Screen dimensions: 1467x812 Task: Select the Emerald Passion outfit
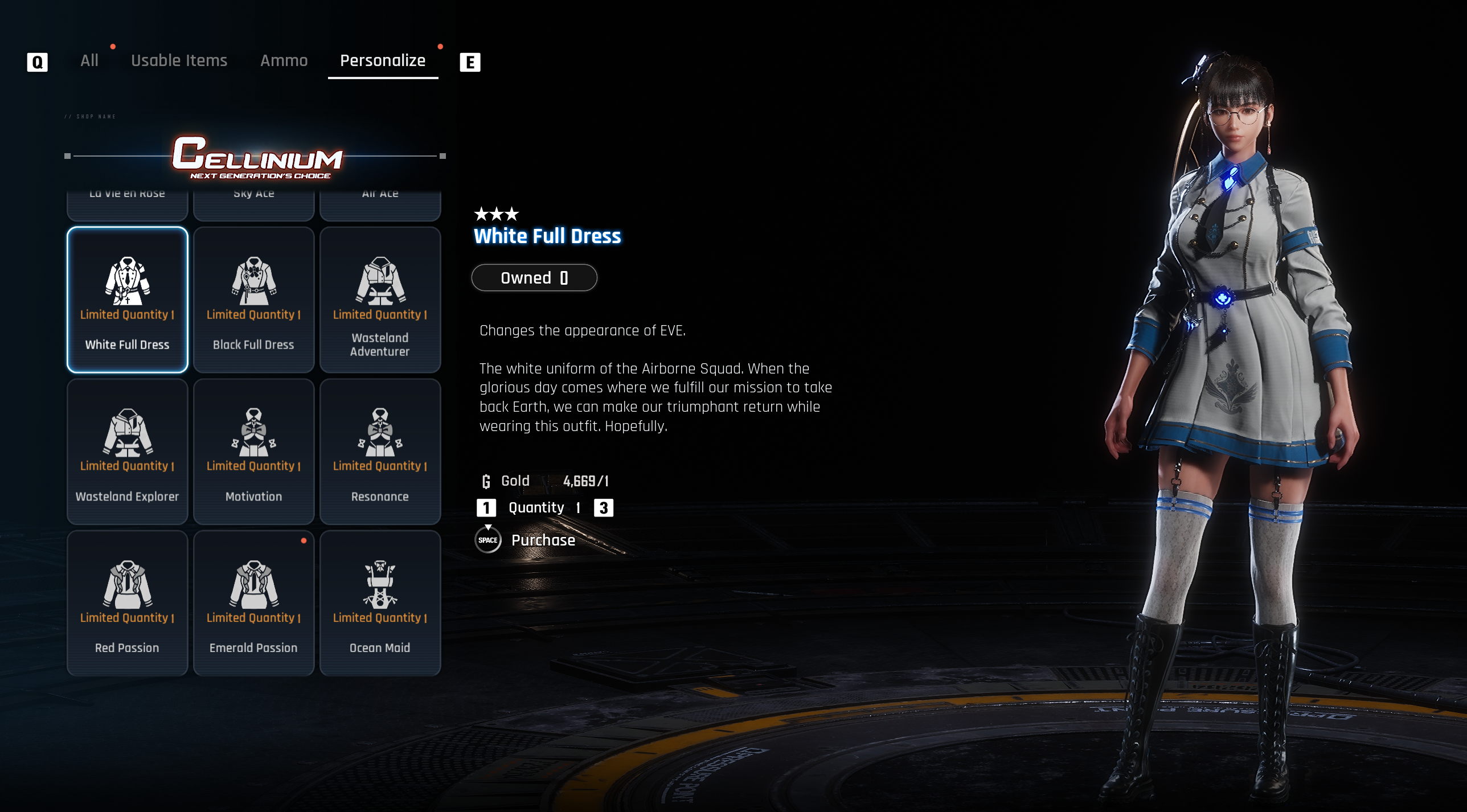coord(254,603)
